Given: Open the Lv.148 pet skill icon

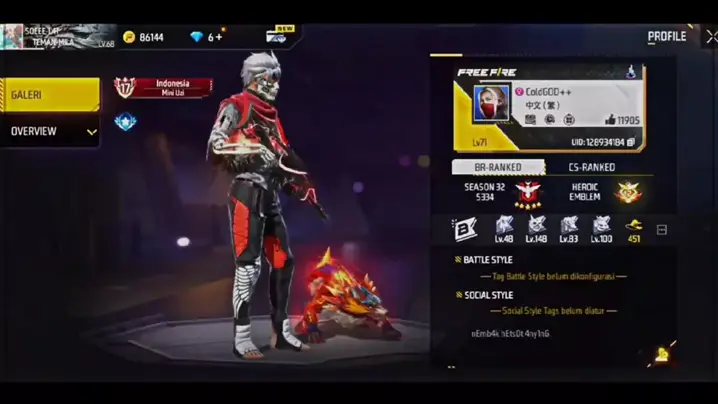Looking at the screenshot, I should (x=537, y=225).
